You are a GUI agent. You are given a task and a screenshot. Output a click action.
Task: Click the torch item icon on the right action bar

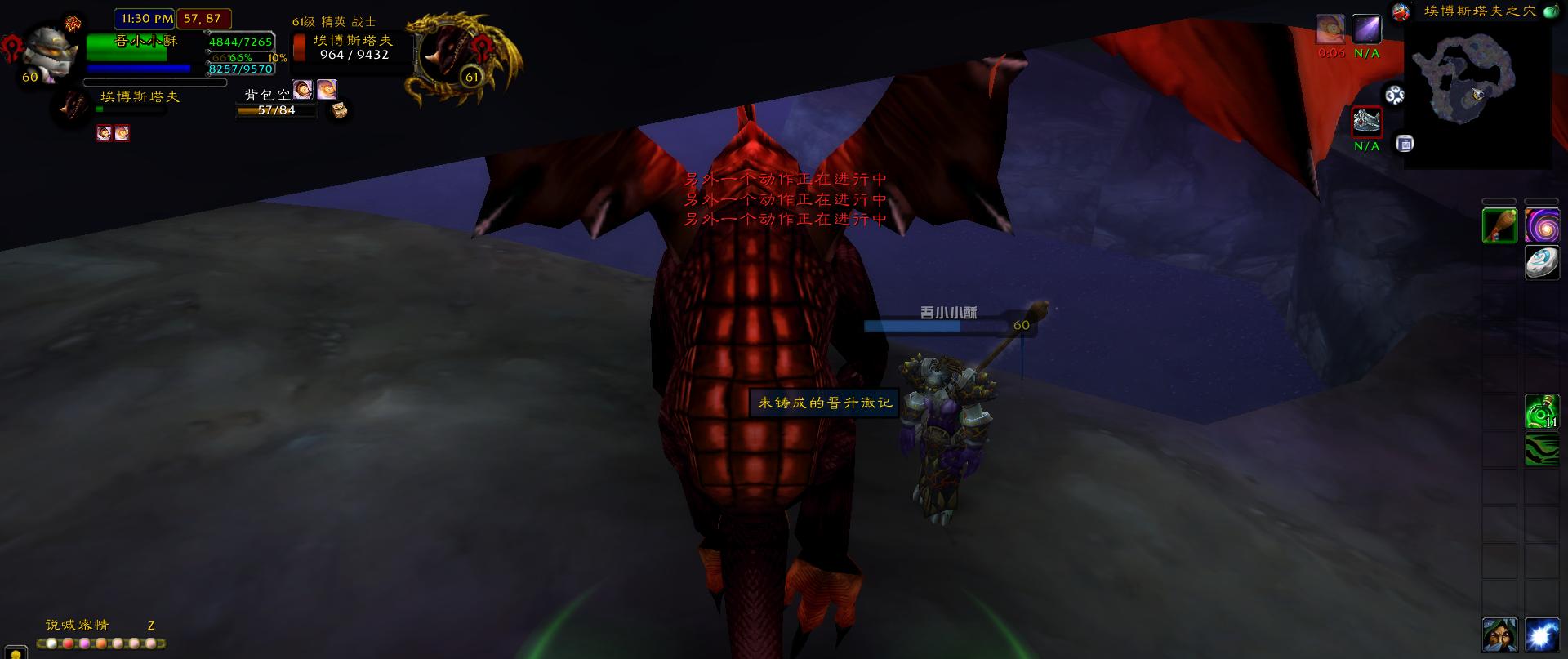point(1499,225)
